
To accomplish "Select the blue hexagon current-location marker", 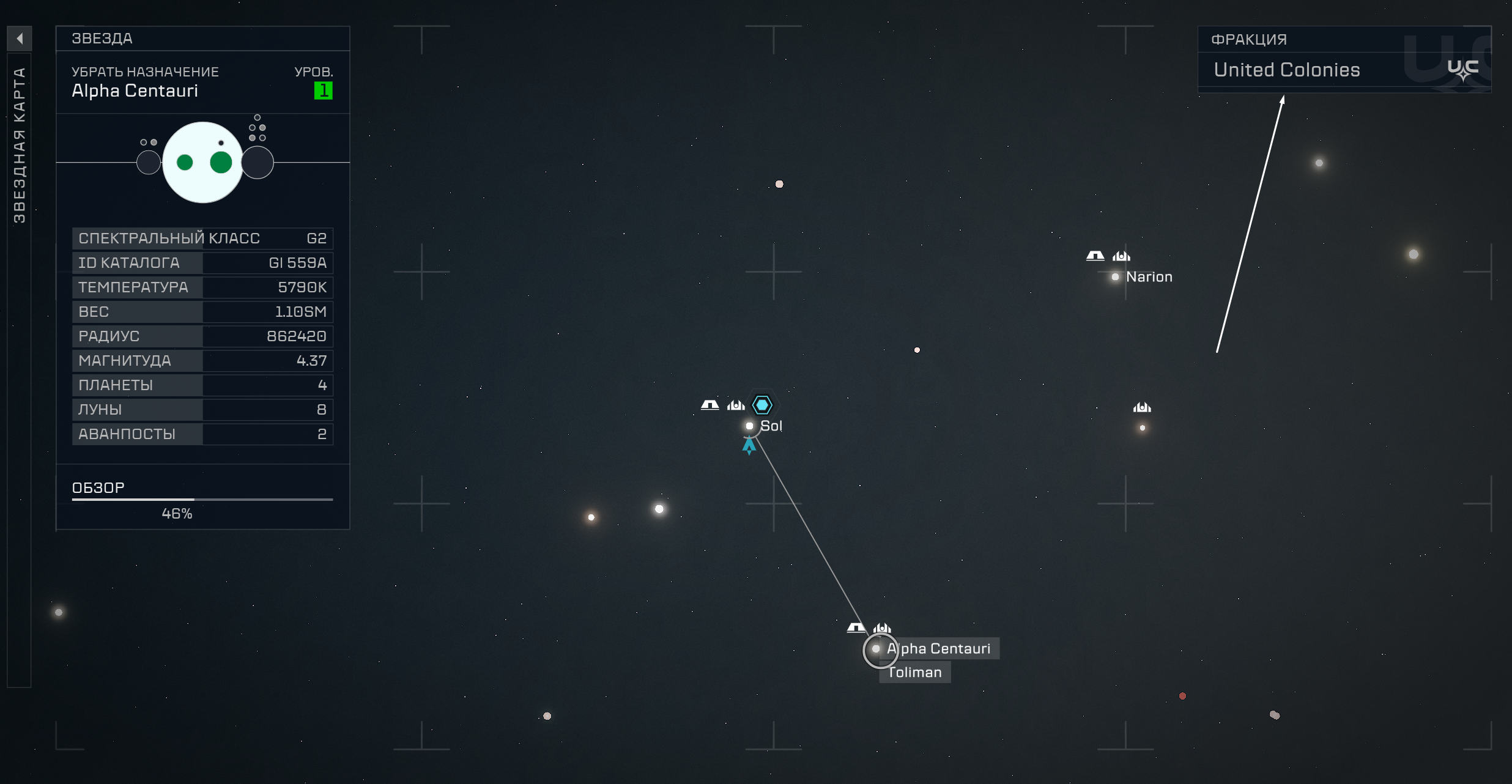I will coord(762,404).
